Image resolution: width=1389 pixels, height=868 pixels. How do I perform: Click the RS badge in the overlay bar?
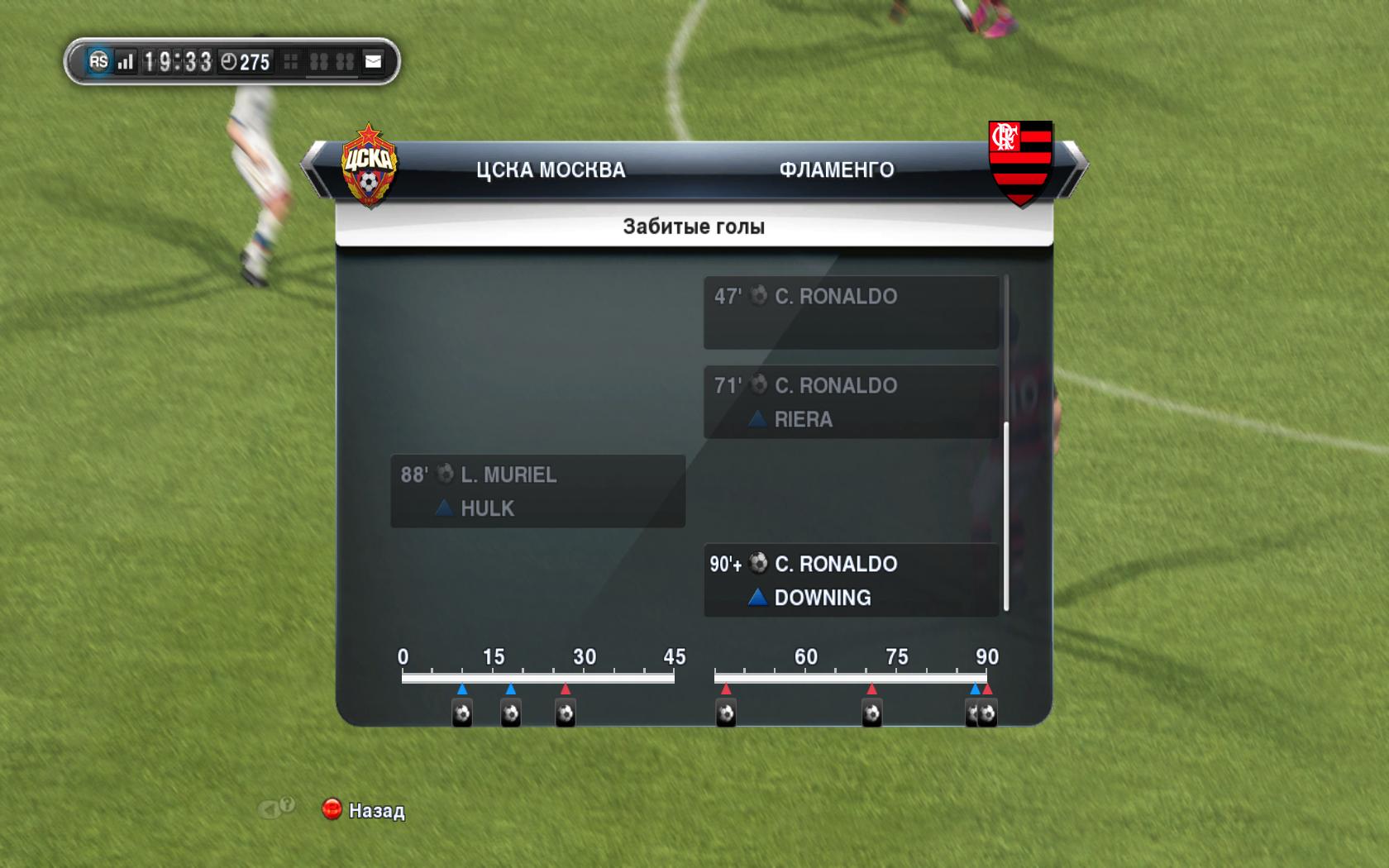click(98, 61)
